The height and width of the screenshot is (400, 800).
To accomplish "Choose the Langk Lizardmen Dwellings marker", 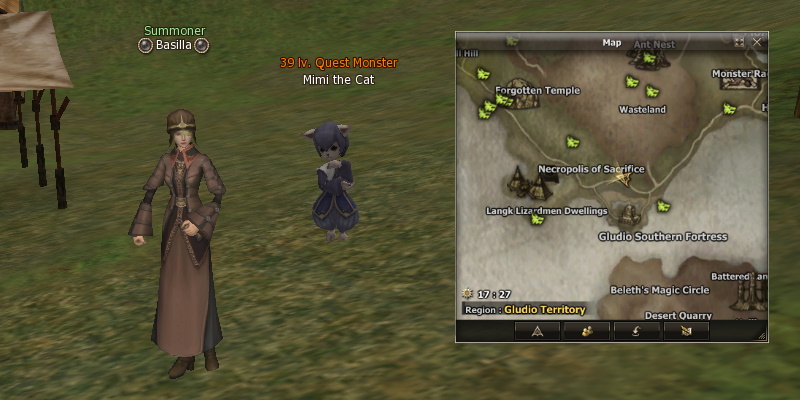I will click(x=546, y=211).
